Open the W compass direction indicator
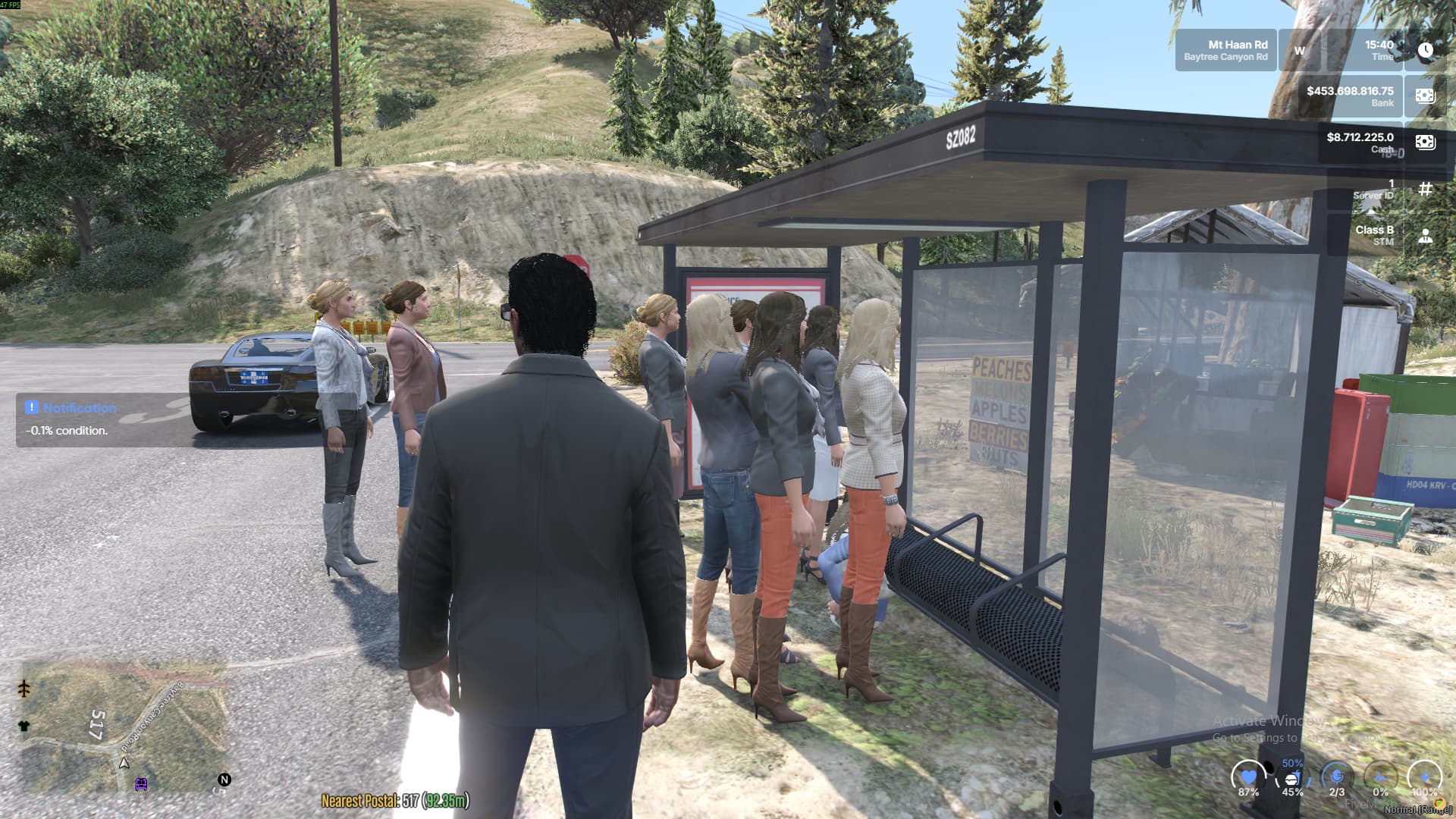1456x819 pixels. click(x=1299, y=50)
